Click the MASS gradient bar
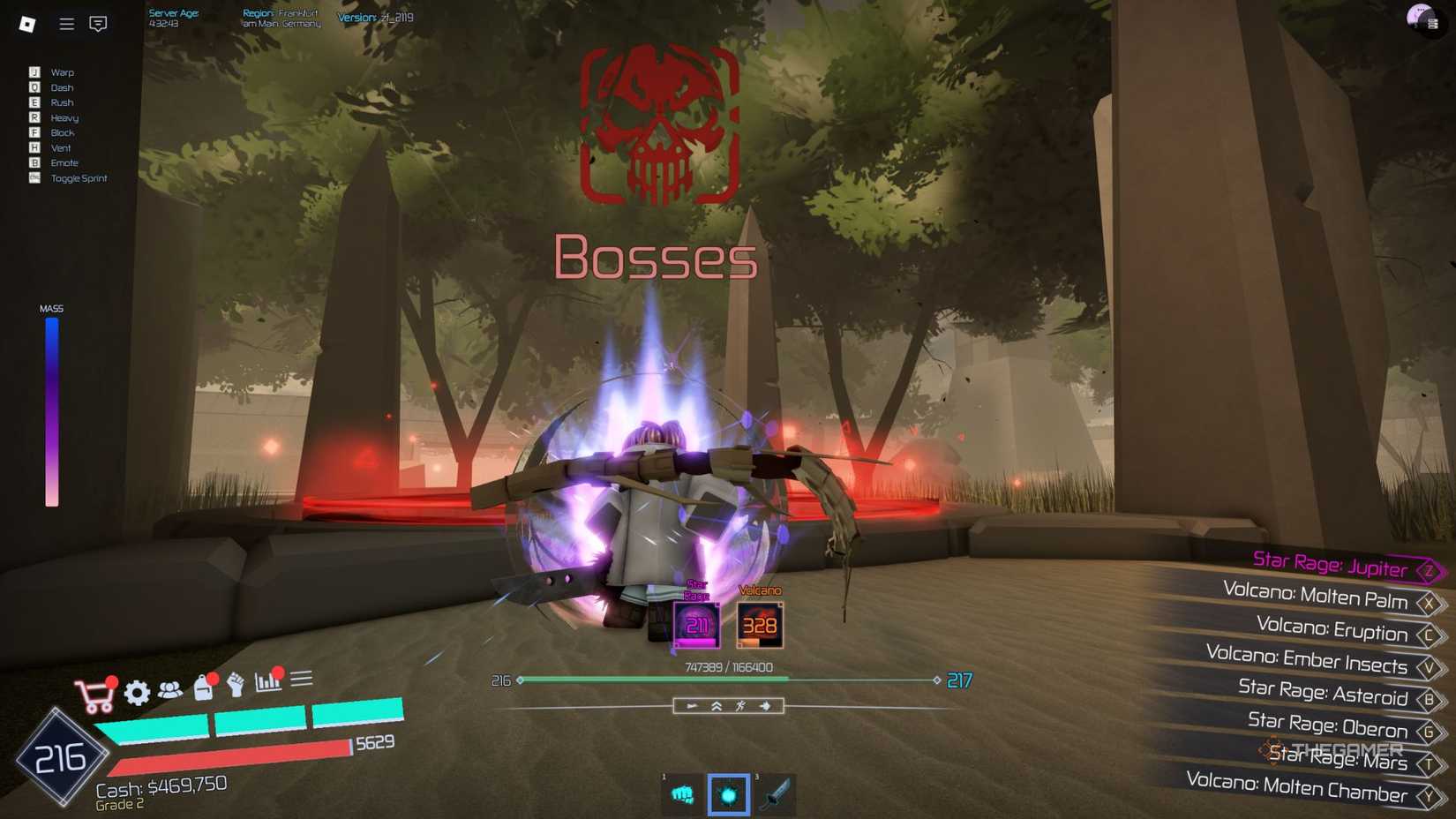This screenshot has height=819, width=1456. click(52, 413)
